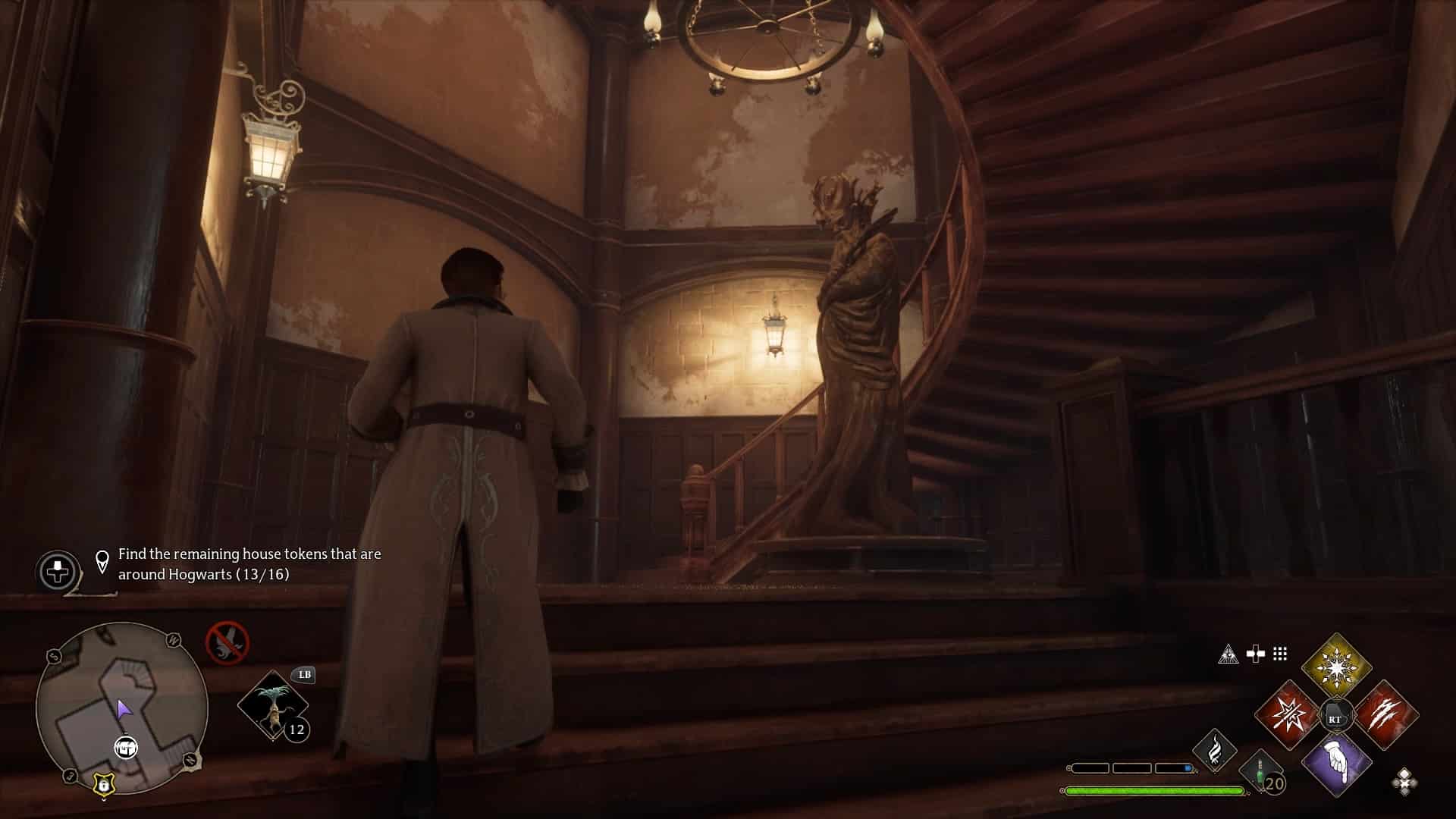Use the red Diffindo slash spell
The width and height of the screenshot is (1456, 819).
pos(1385,715)
